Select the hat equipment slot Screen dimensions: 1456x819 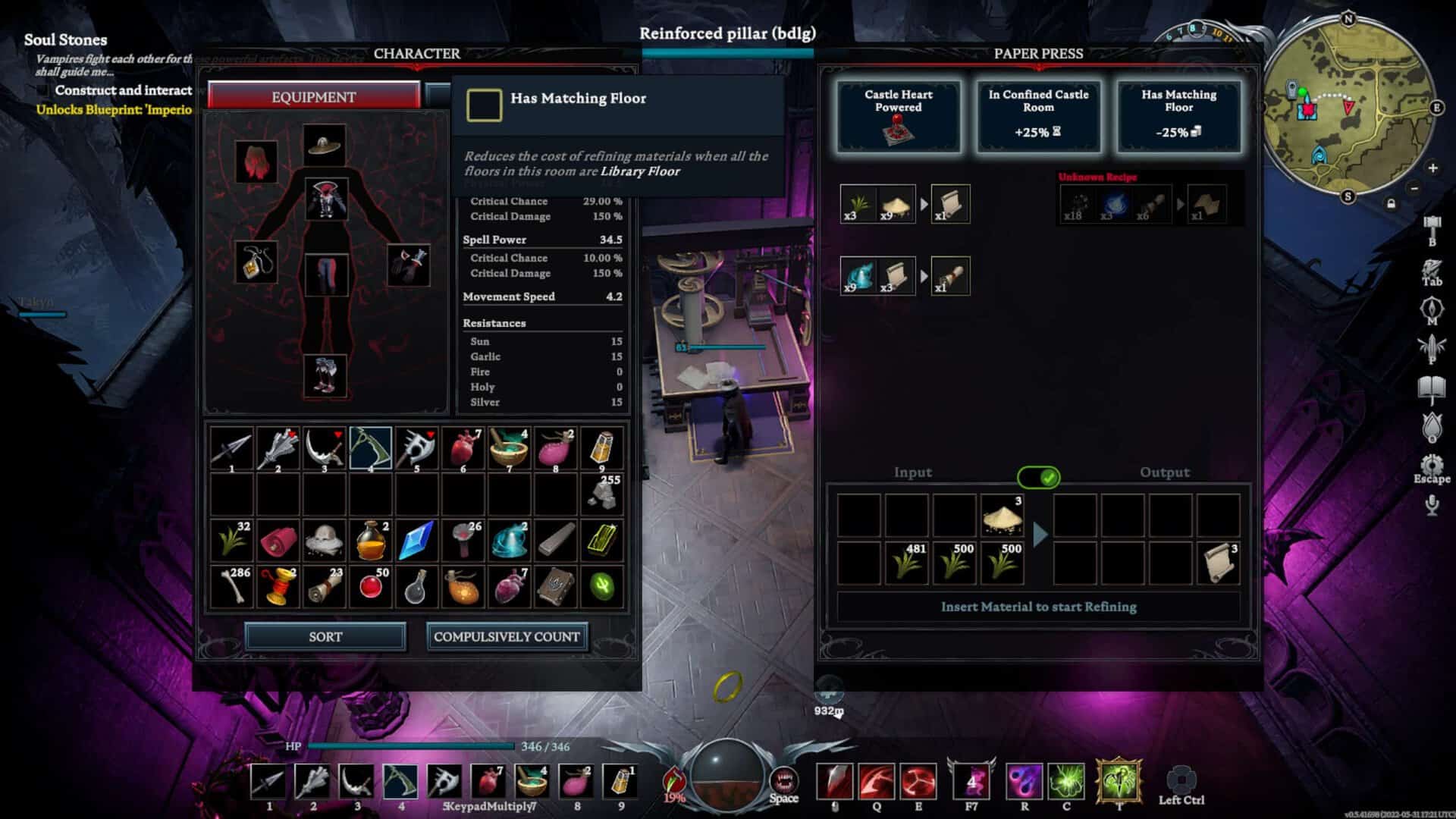tap(325, 145)
